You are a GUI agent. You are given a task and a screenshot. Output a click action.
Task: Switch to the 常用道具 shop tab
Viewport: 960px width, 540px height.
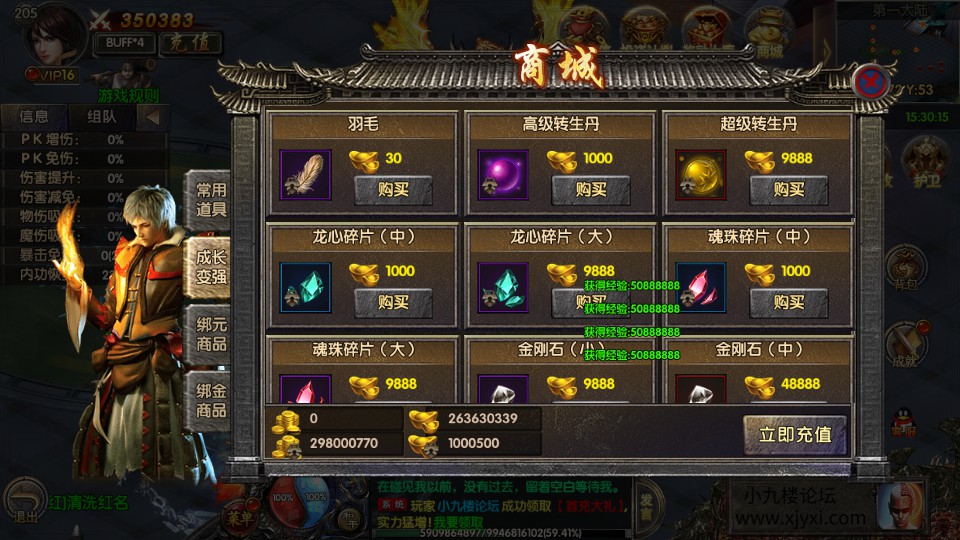pyautogui.click(x=210, y=200)
